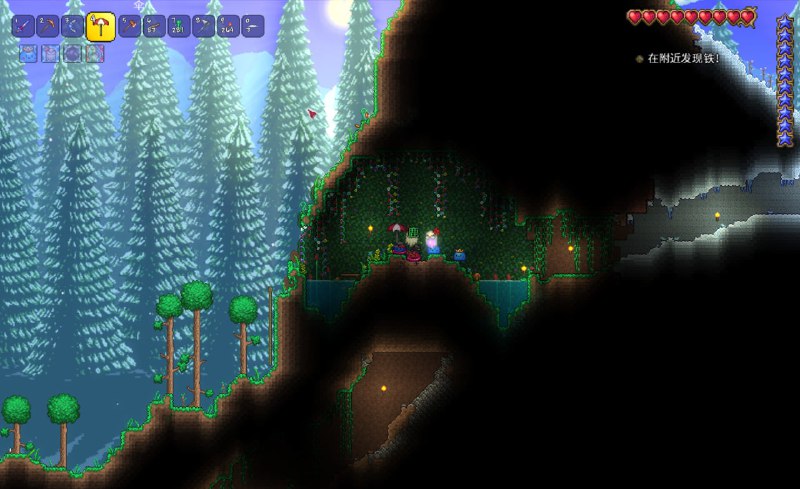The image size is (800, 489).
Task: Choose the torch stack in hotbar slot 9
Action: (x=229, y=26)
